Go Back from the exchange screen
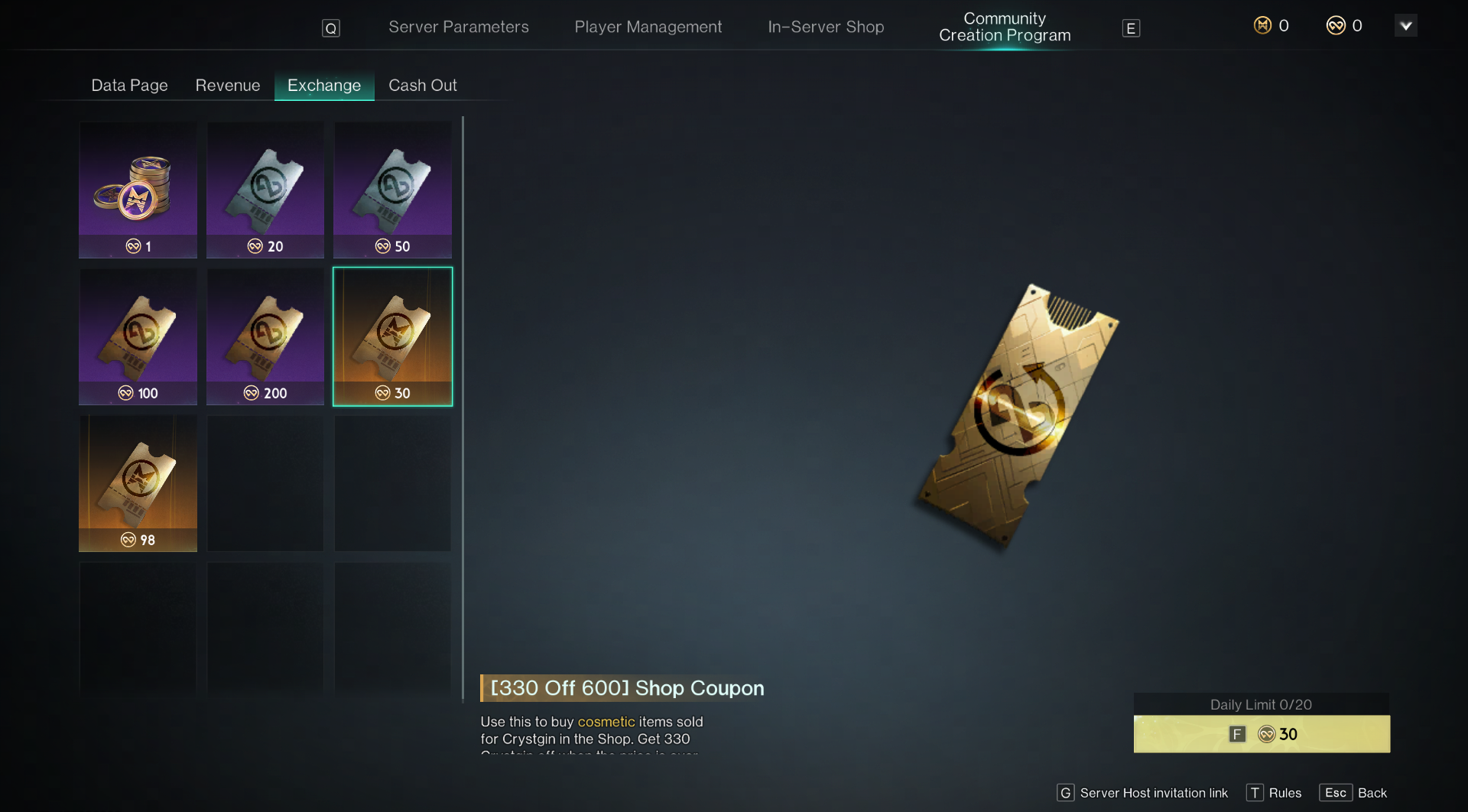The image size is (1468, 812). point(1353,793)
